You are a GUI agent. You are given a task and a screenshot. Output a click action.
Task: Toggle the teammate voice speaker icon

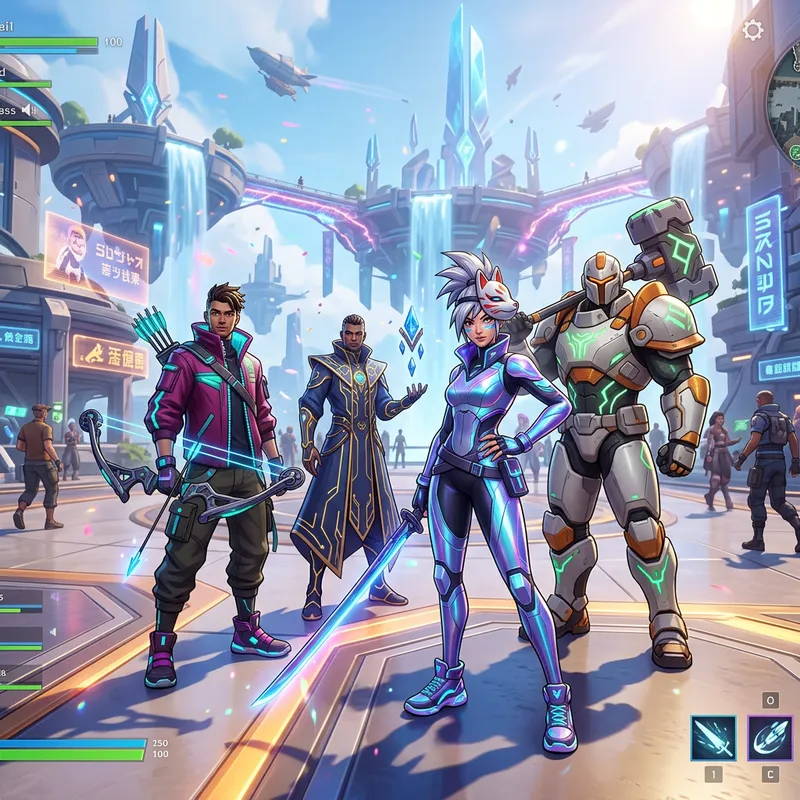click(x=30, y=109)
